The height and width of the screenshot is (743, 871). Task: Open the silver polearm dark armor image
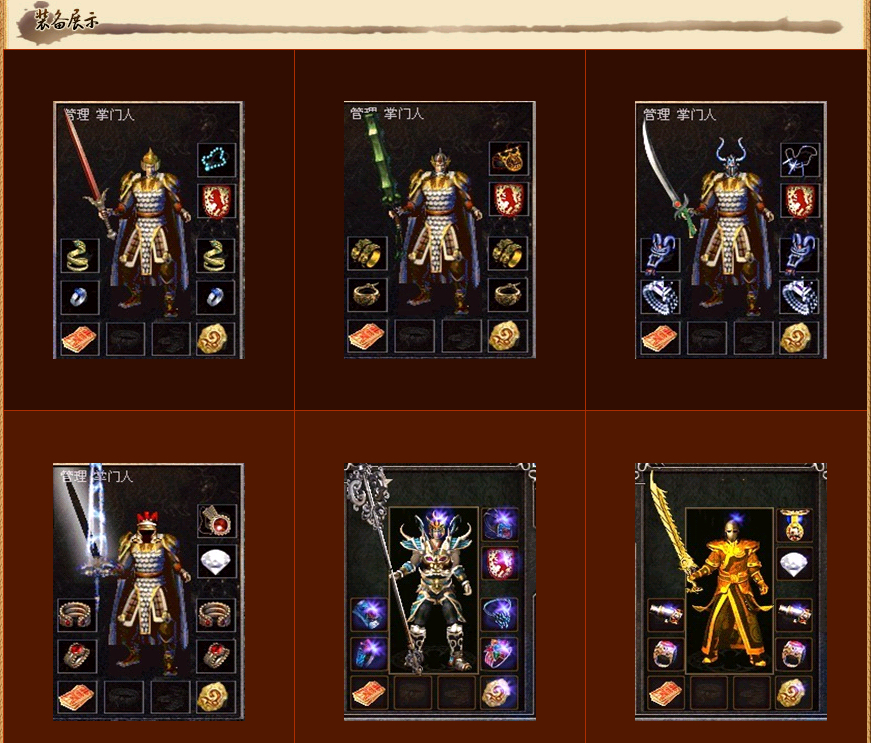point(439,591)
